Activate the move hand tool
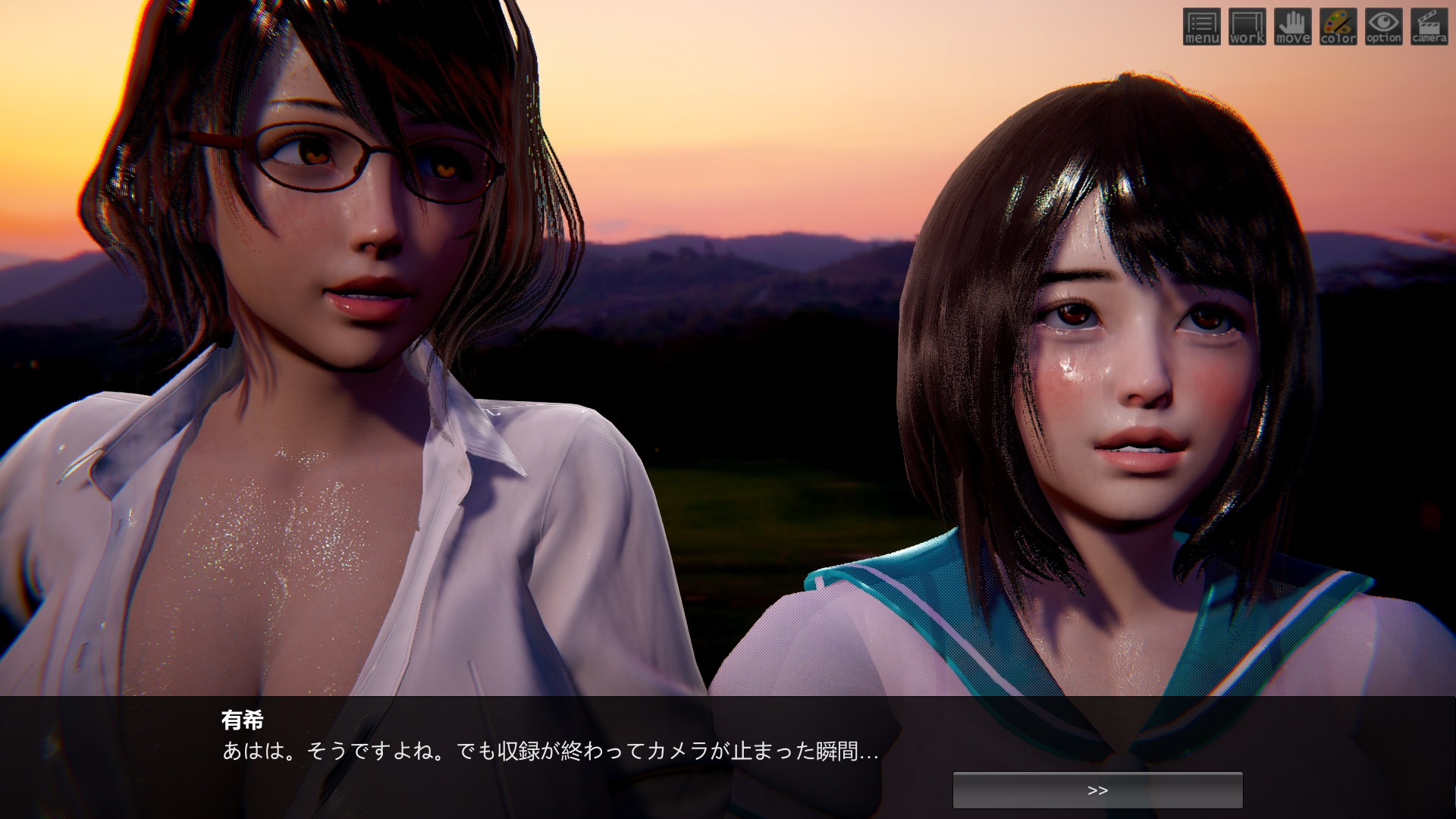The image size is (1456, 819). tap(1292, 27)
